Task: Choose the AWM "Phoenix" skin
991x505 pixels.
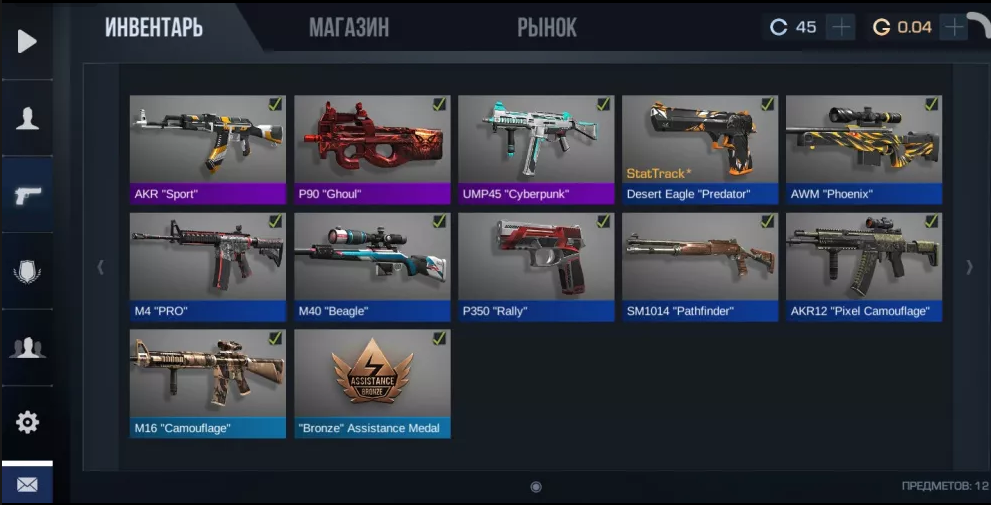Action: pyautogui.click(x=864, y=150)
